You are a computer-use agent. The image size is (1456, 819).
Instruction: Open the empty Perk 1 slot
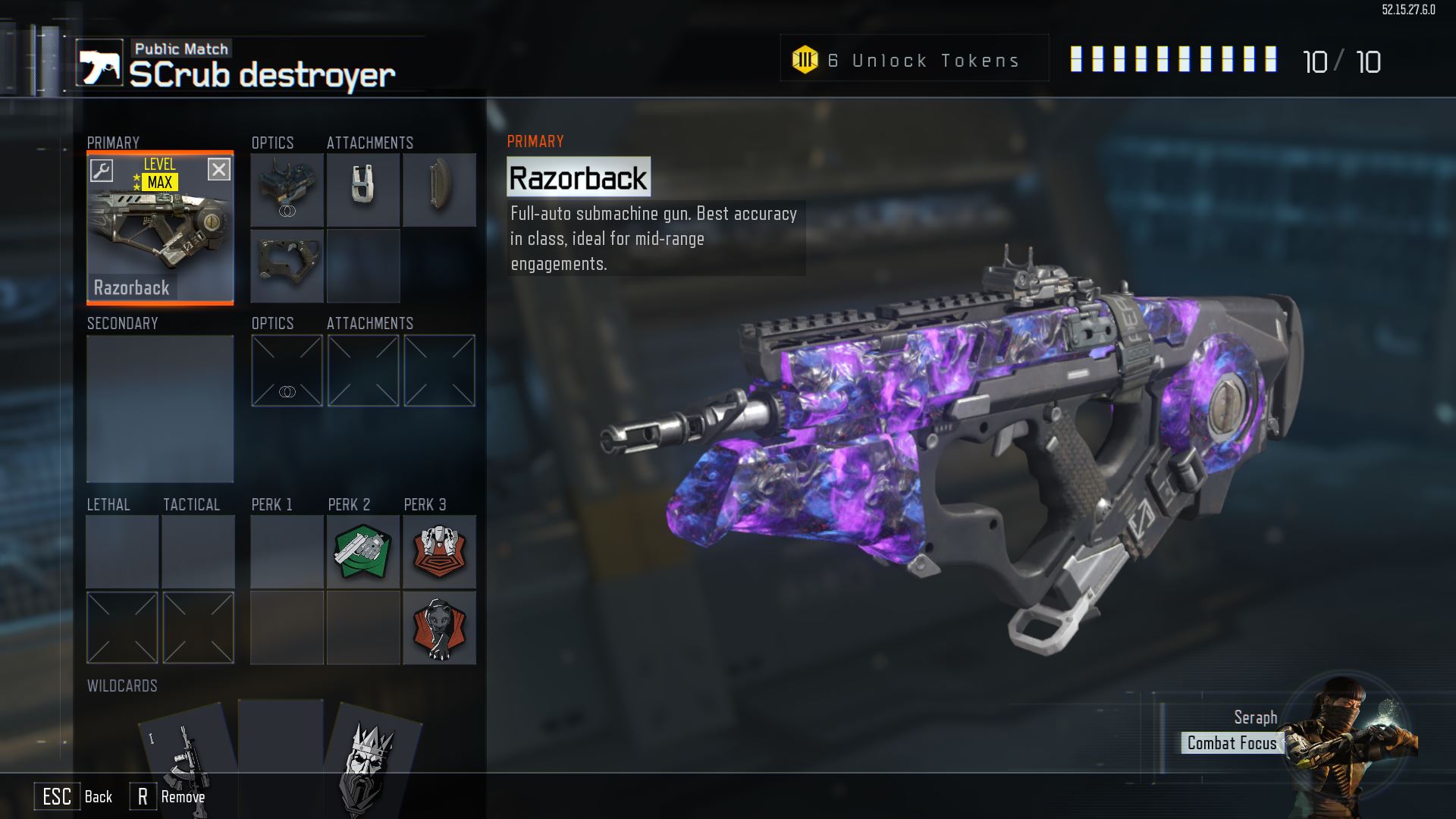(287, 552)
